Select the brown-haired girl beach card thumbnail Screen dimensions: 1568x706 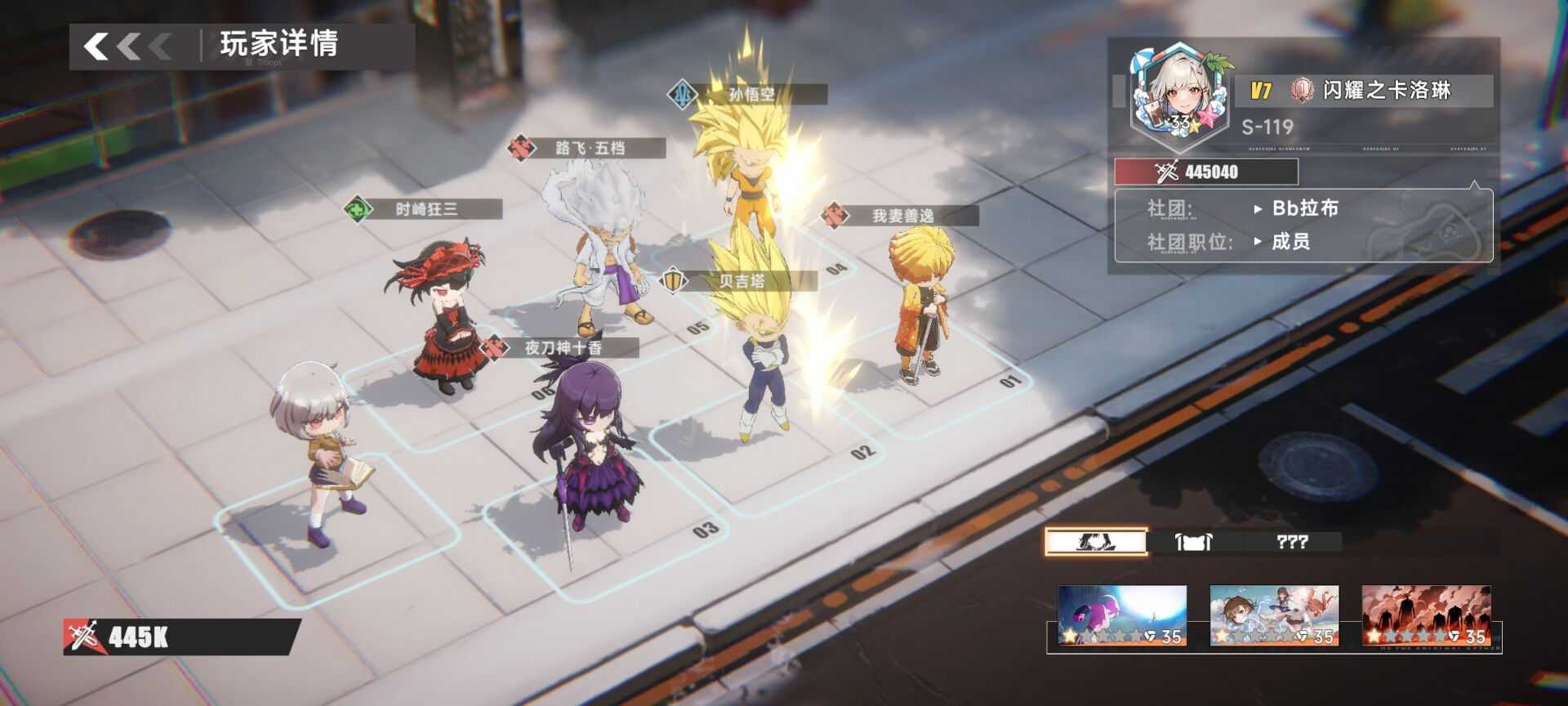[1274, 615]
